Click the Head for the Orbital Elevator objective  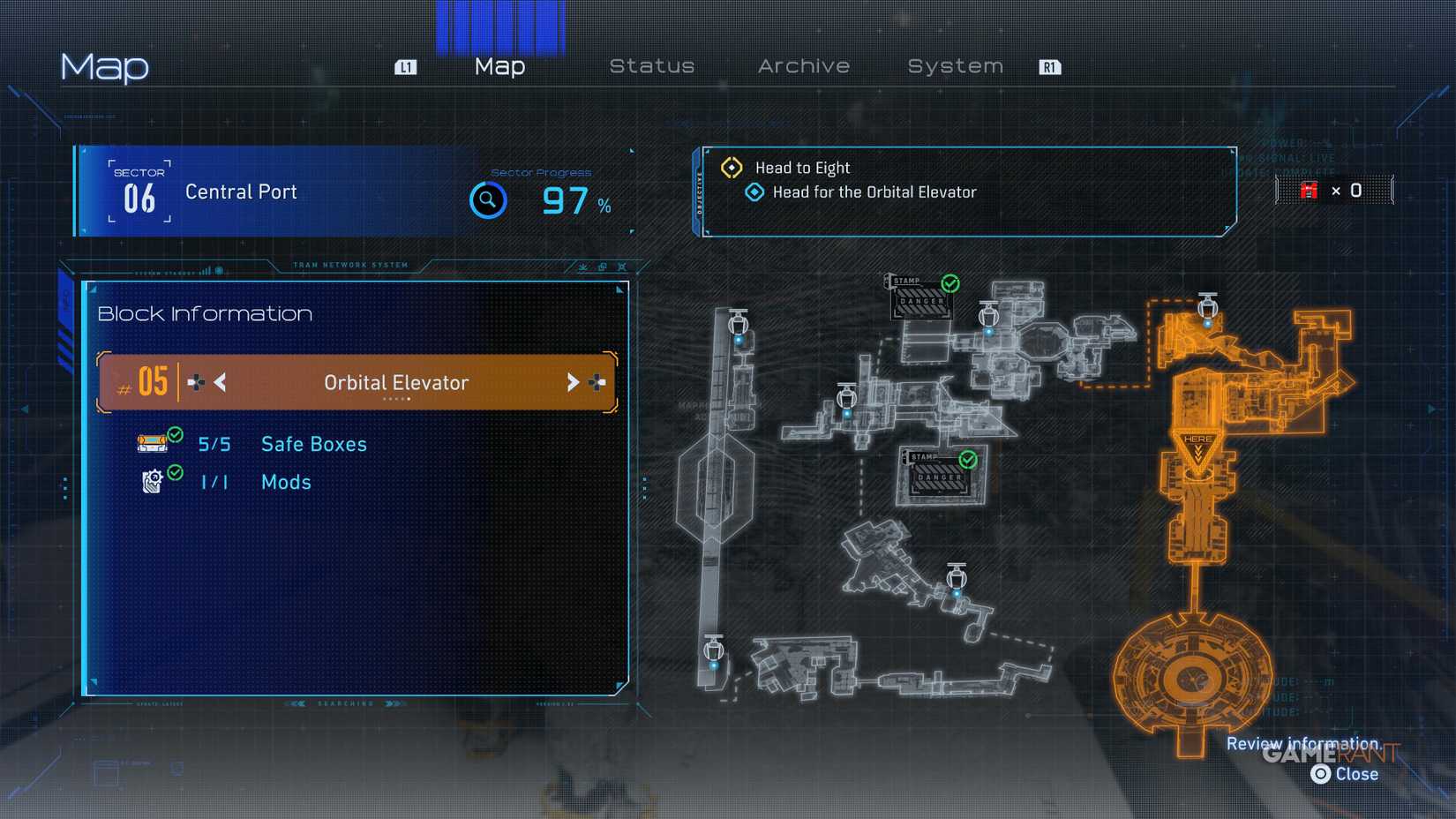pyautogui.click(x=874, y=192)
